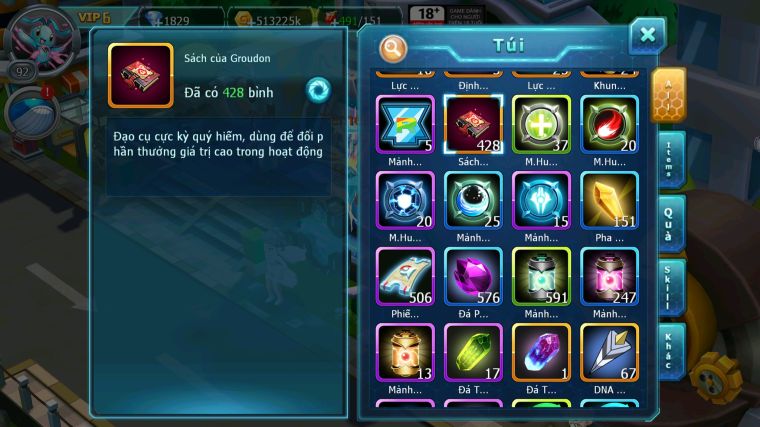
Task: Select the pink gem stone with 576
Action: (473, 277)
